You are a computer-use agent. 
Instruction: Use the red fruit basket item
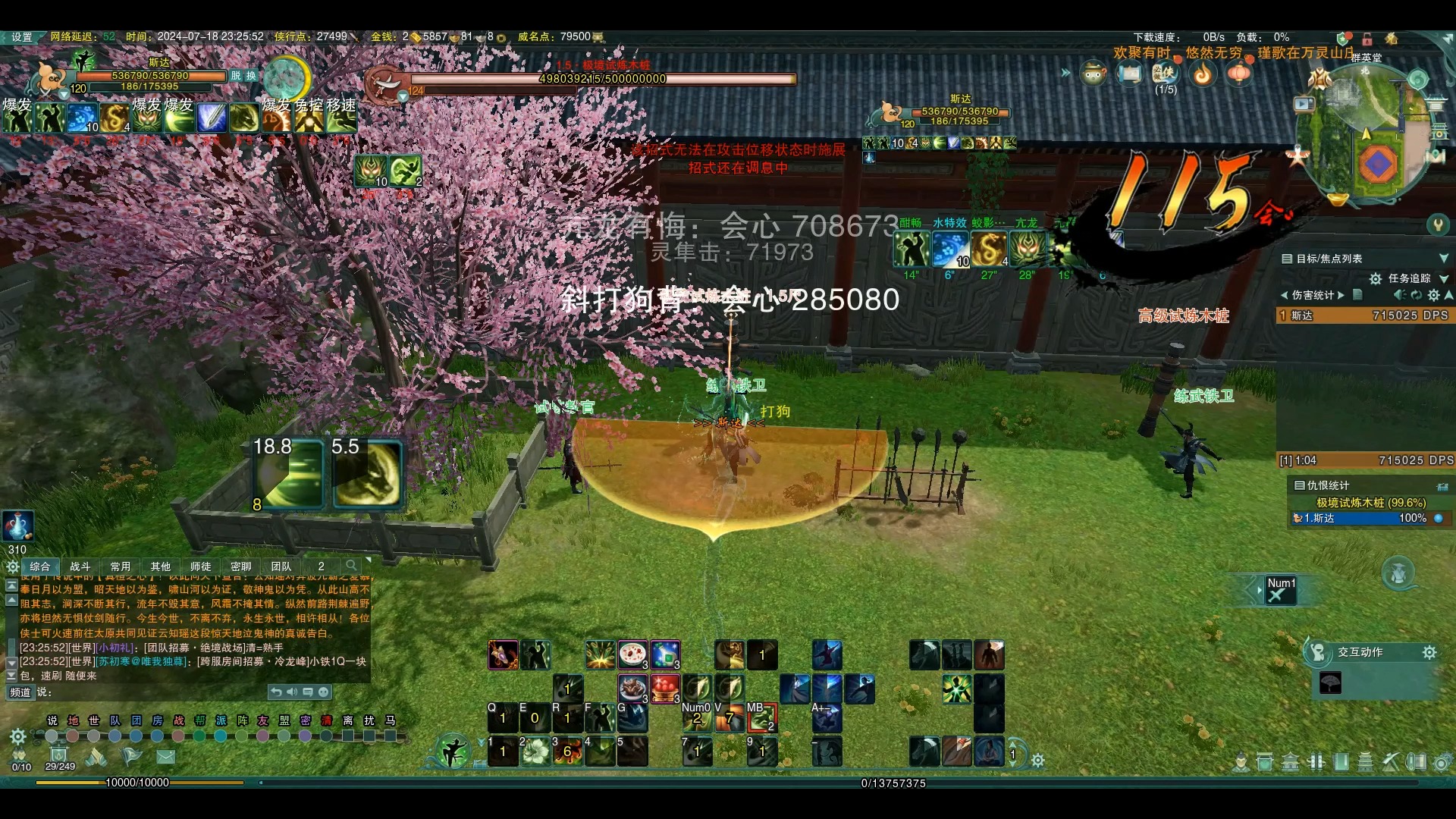664,688
